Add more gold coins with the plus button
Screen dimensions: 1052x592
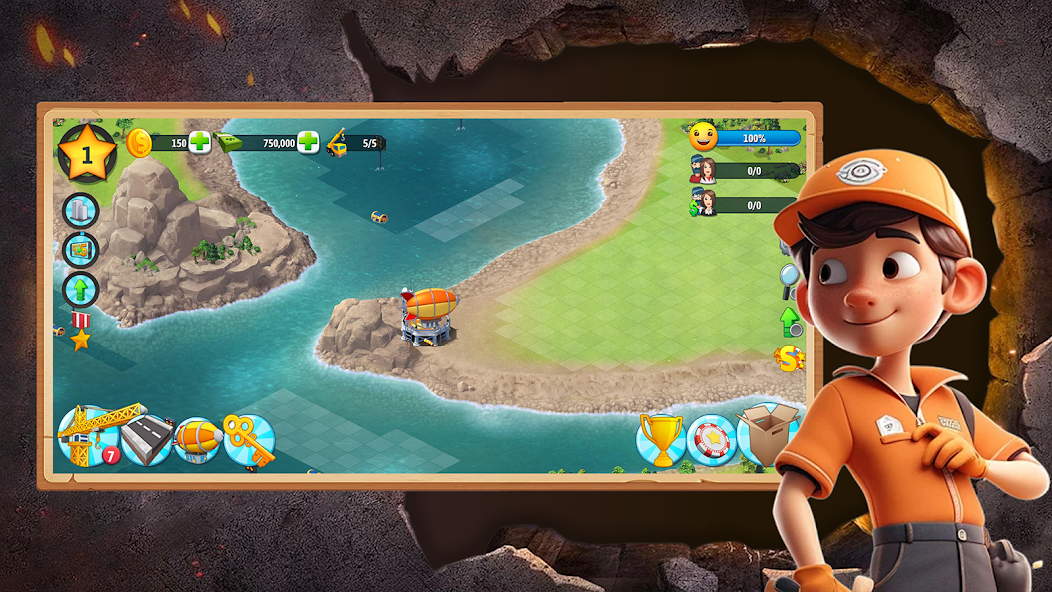tap(200, 142)
